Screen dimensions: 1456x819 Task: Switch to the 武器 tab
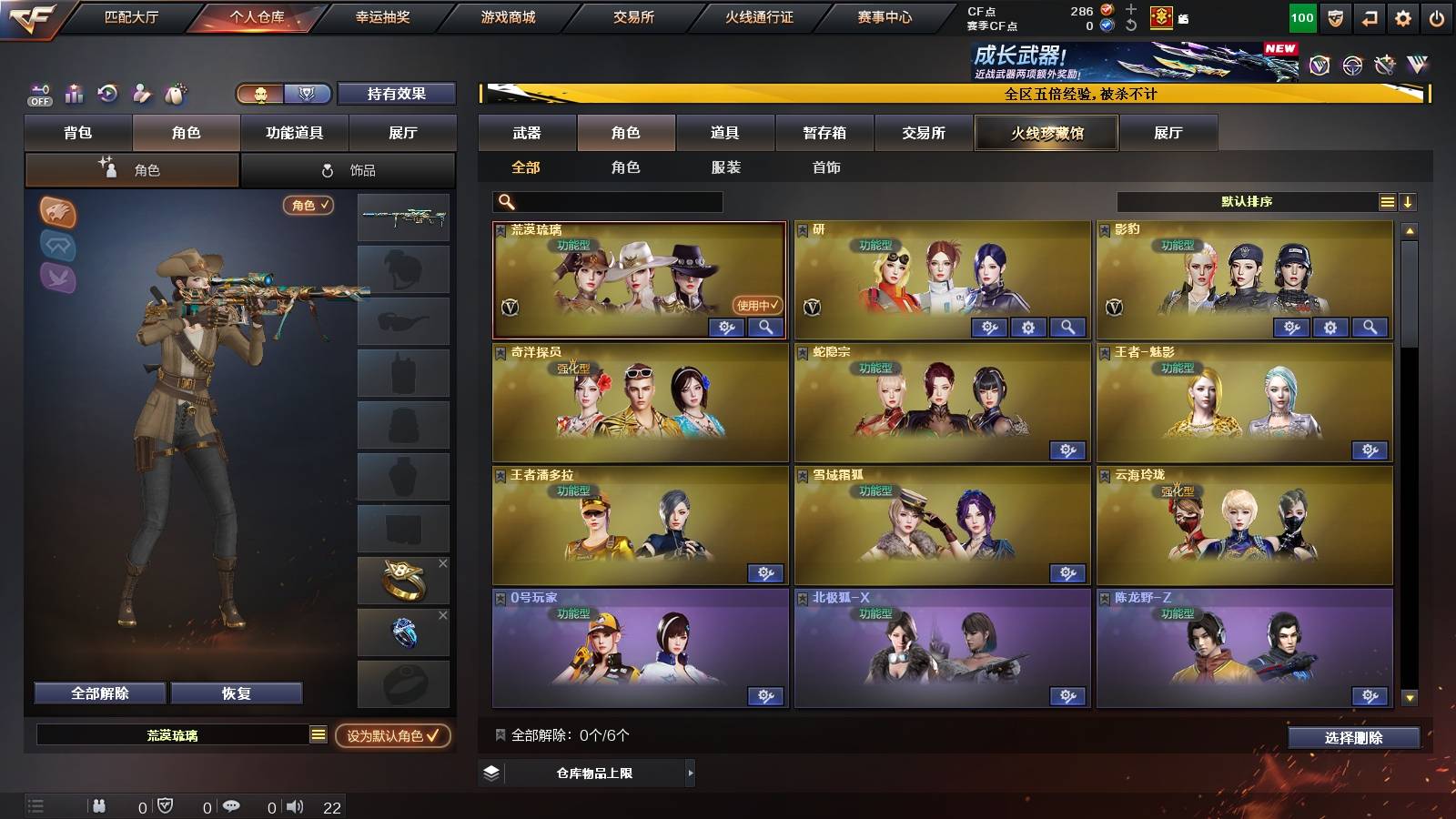tap(528, 133)
